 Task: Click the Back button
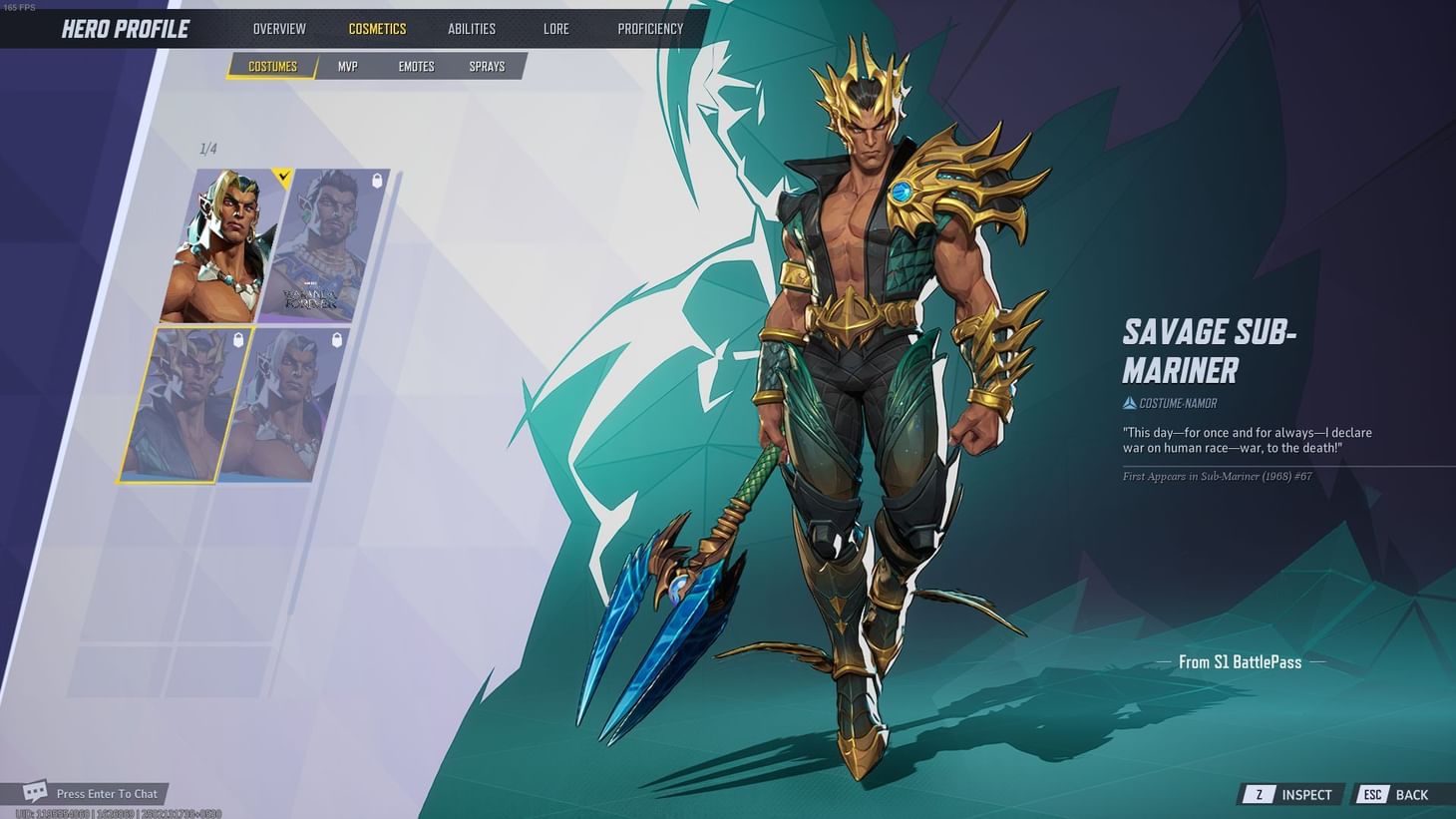(1411, 794)
